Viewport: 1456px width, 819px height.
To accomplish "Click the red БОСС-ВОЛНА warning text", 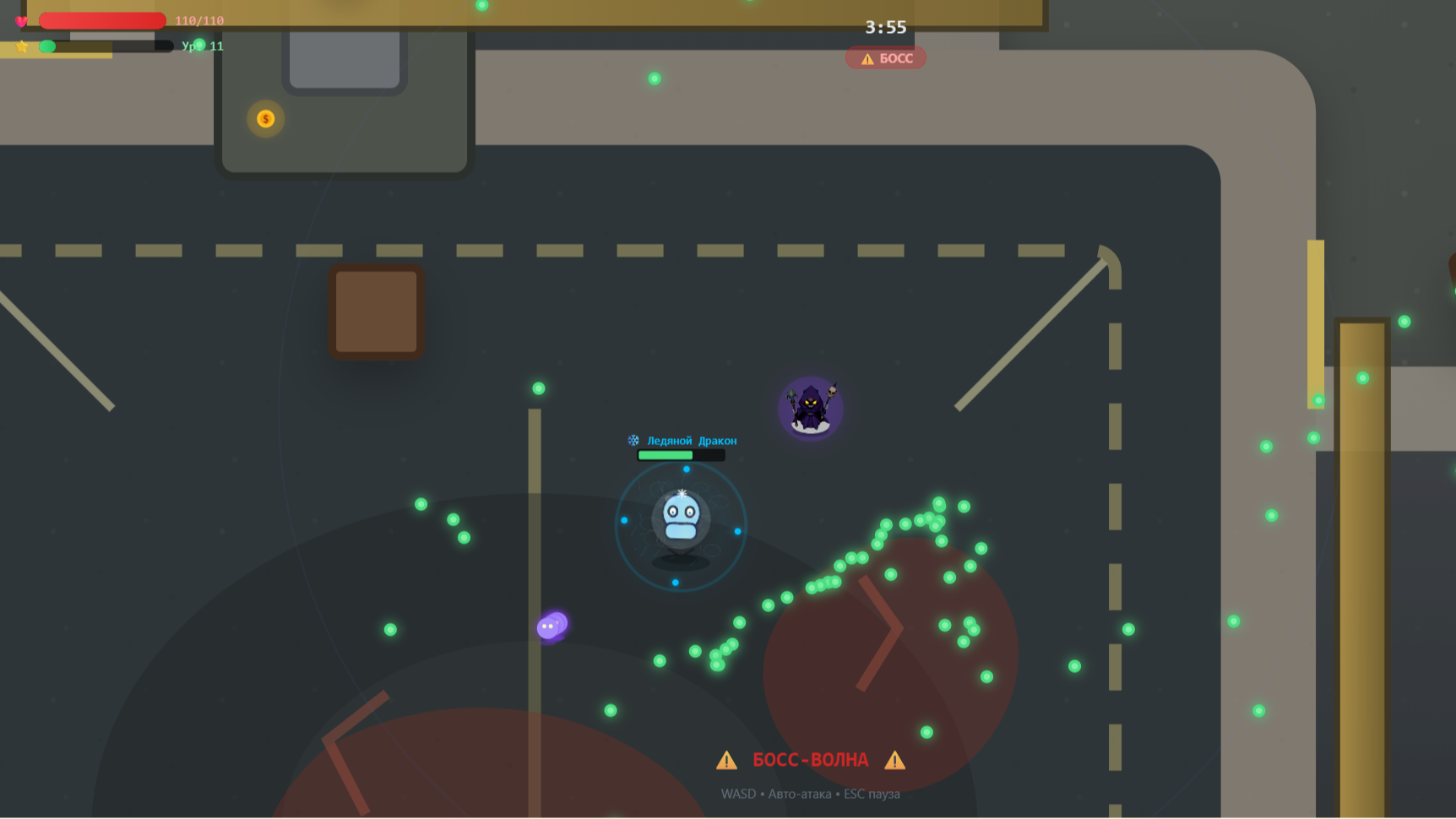I will (811, 759).
